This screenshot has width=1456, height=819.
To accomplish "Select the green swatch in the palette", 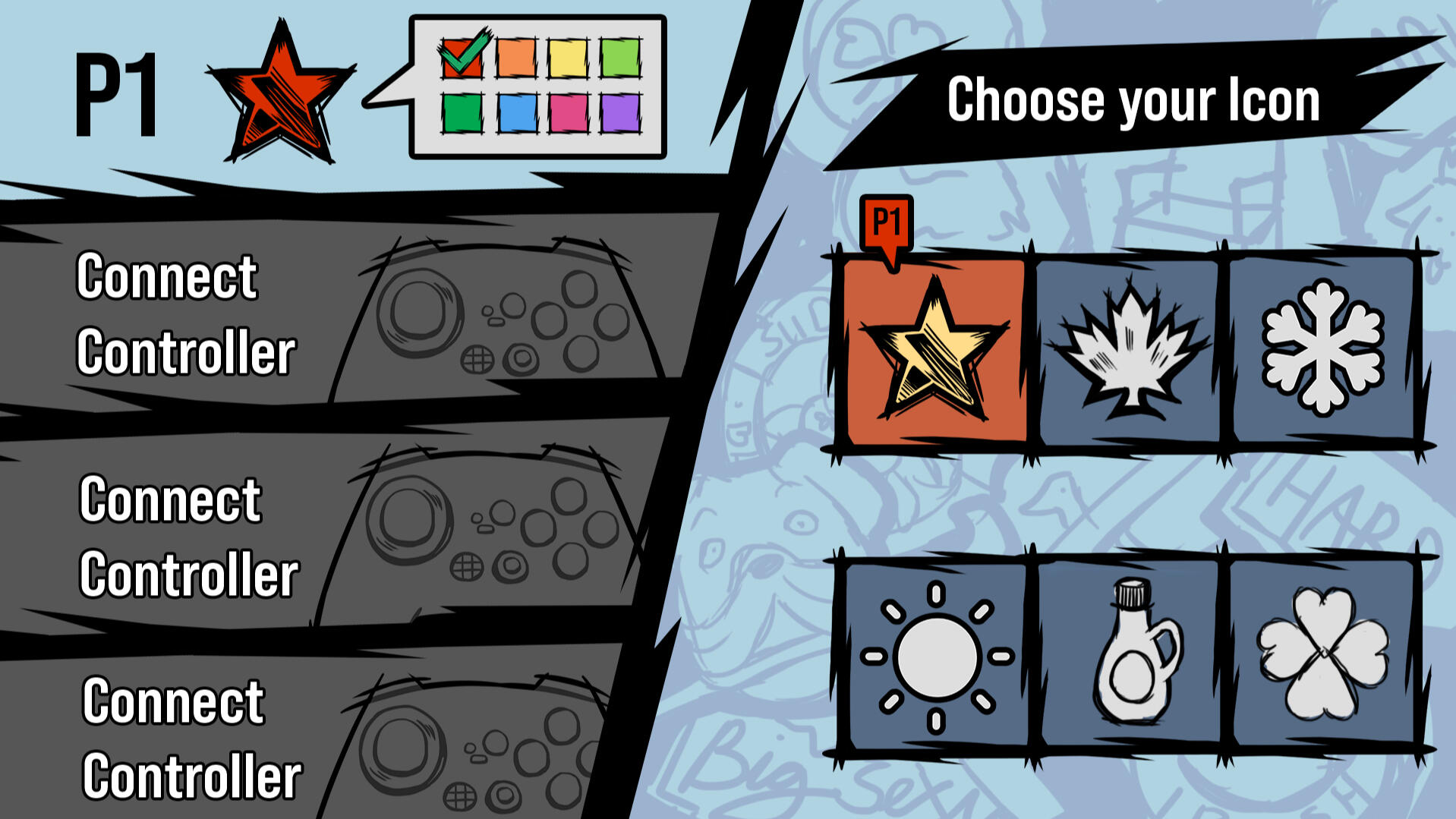I will (x=462, y=114).
